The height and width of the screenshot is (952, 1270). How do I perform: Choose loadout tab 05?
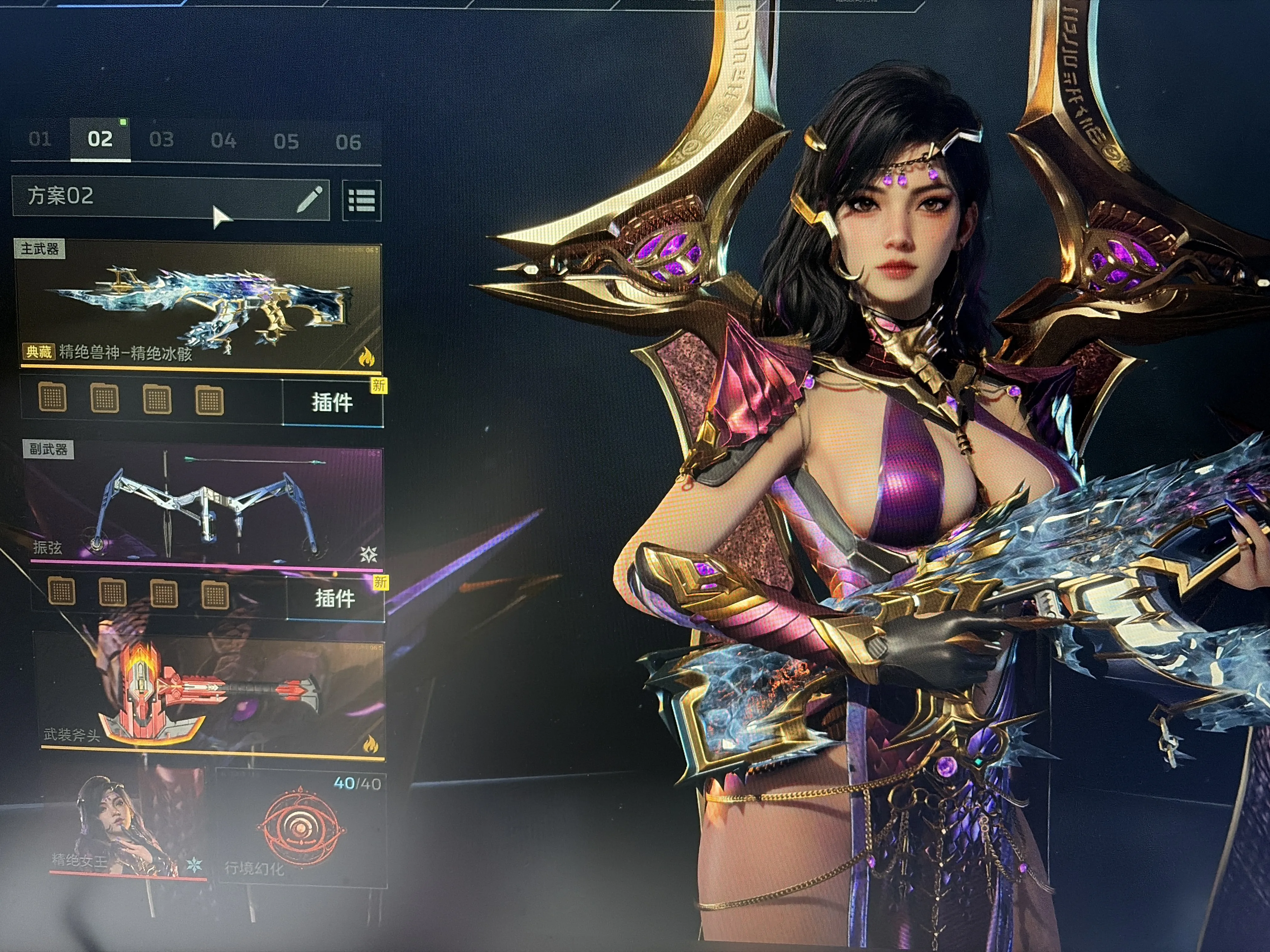click(286, 142)
